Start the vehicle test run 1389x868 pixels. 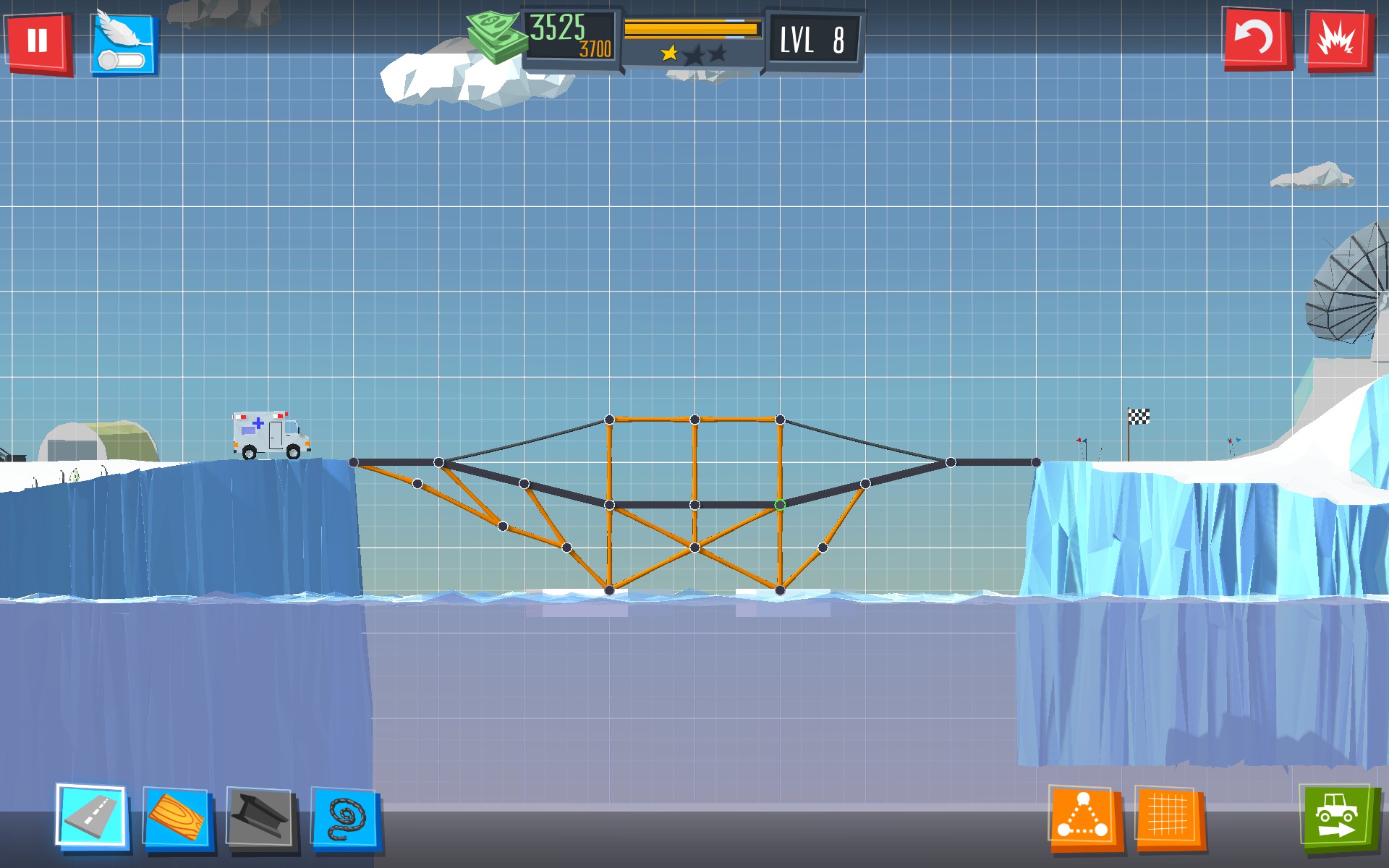click(x=1335, y=818)
